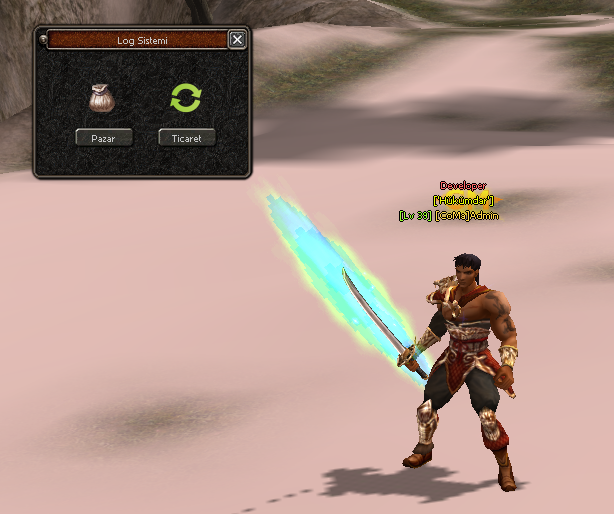
Task: Select the green refresh arrows icon
Action: pos(186,98)
